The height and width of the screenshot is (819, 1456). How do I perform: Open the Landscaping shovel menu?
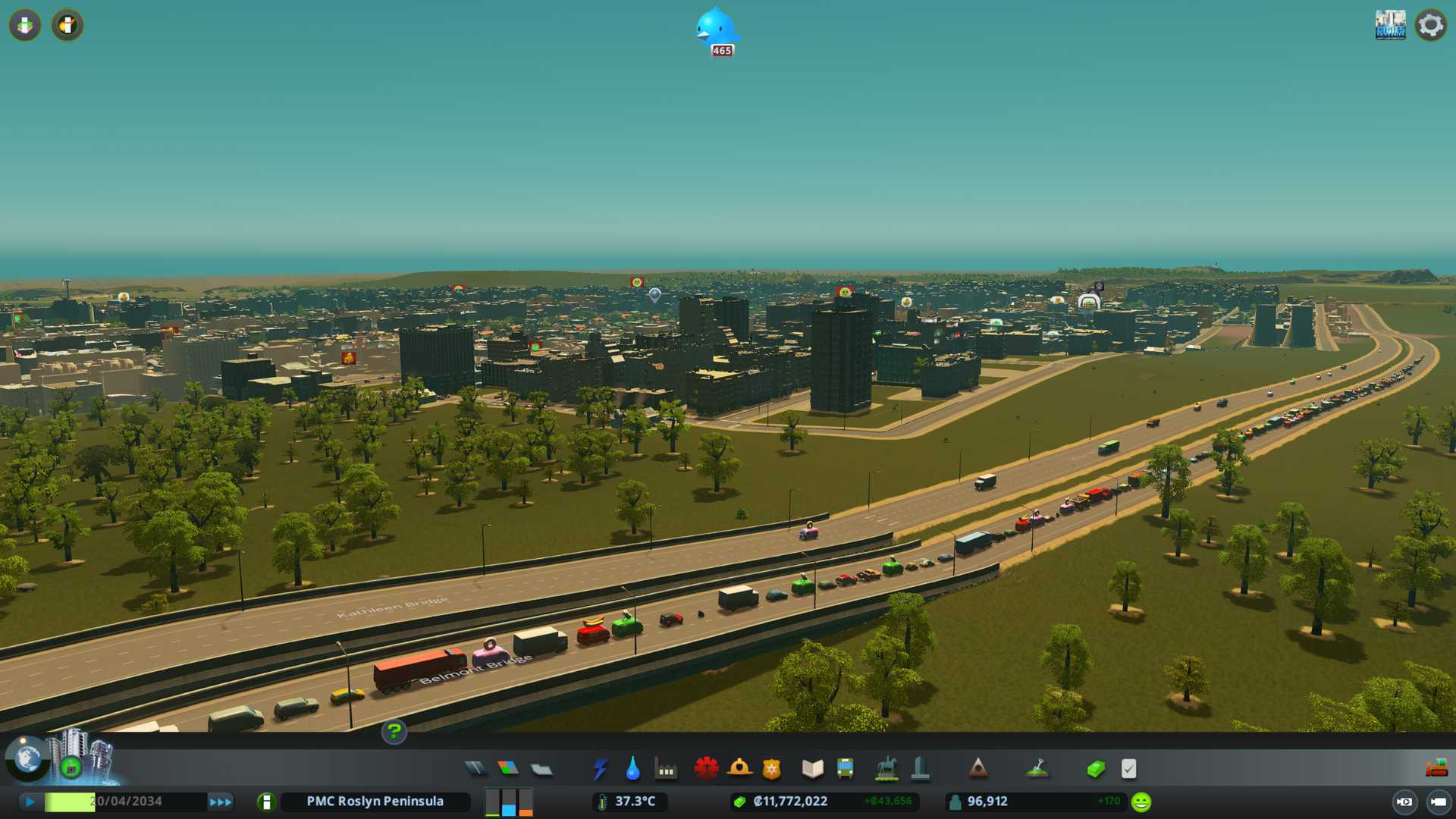pyautogui.click(x=1037, y=769)
